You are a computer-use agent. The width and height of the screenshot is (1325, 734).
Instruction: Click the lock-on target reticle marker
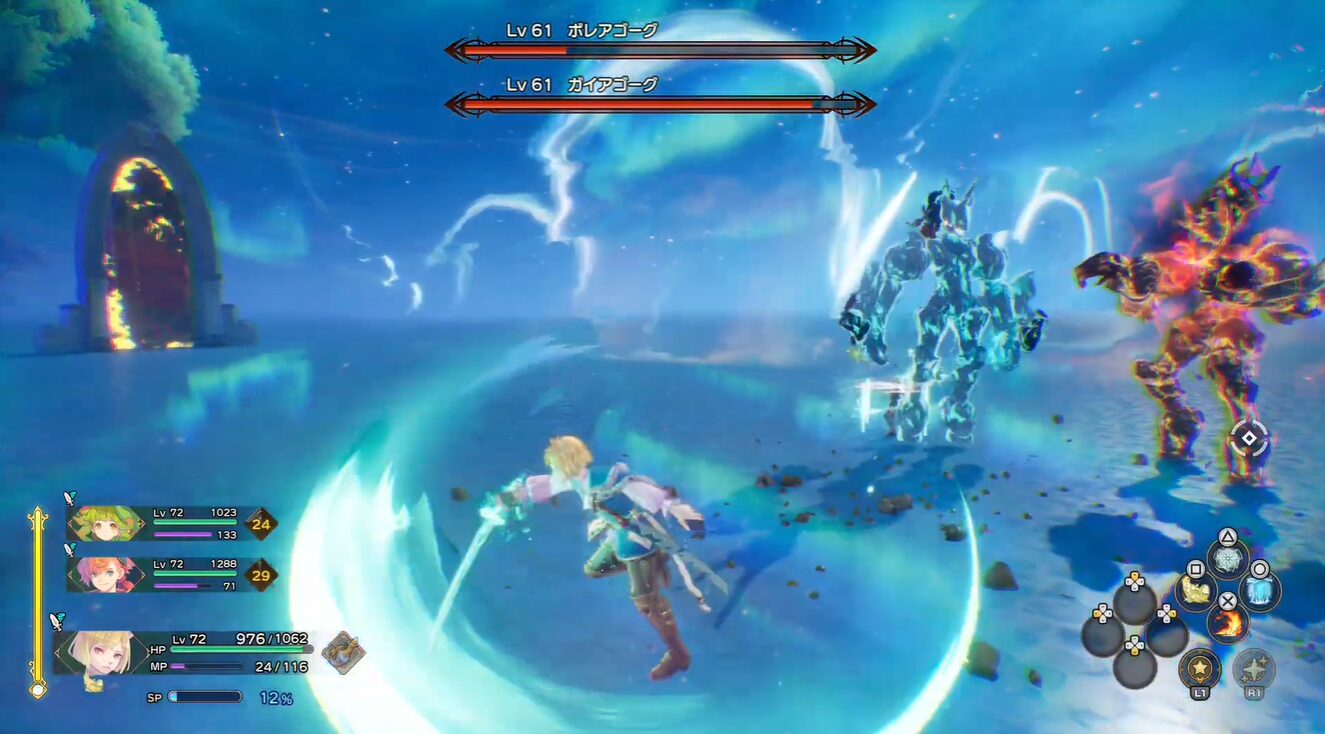(x=1248, y=438)
